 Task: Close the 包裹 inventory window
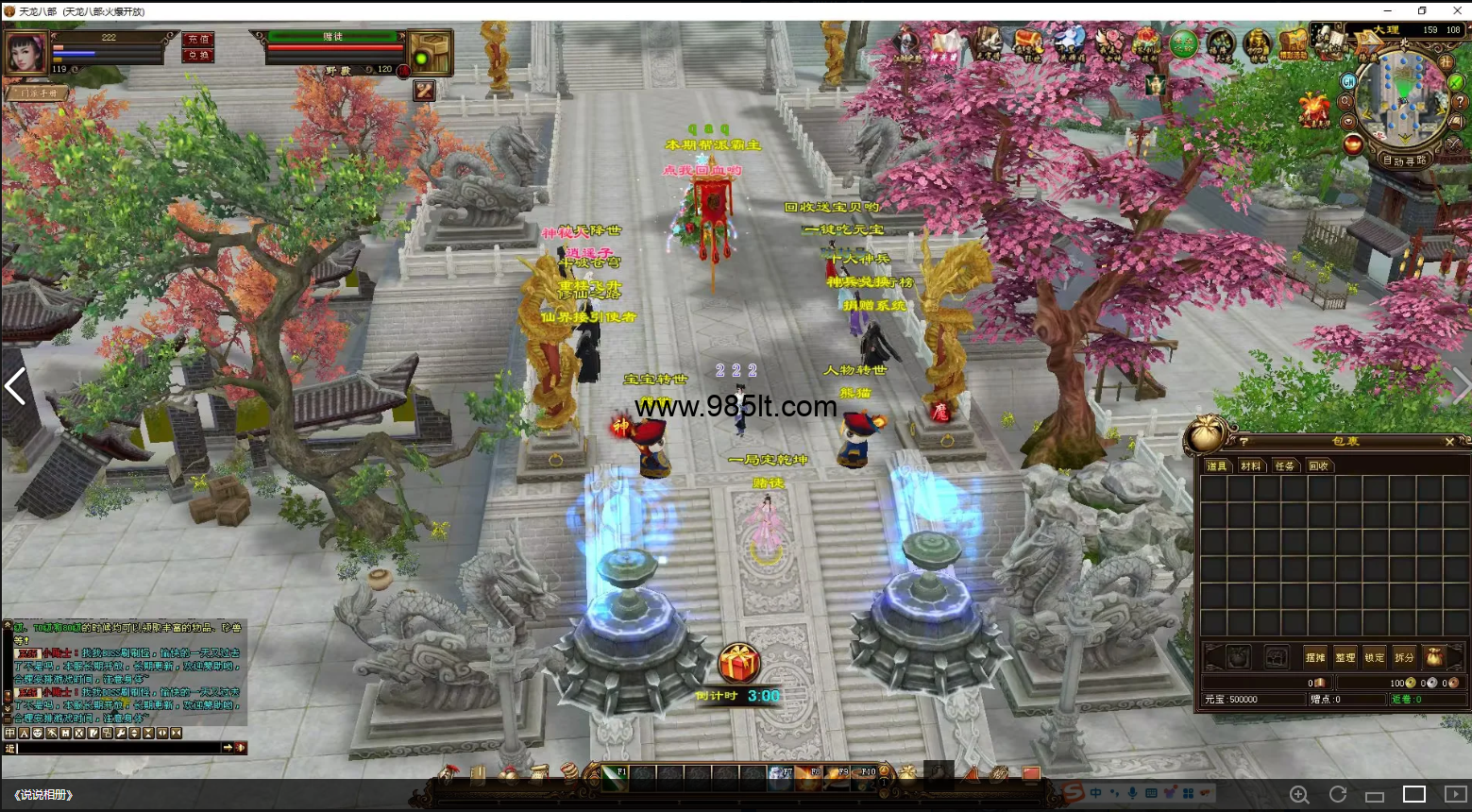point(1449,442)
